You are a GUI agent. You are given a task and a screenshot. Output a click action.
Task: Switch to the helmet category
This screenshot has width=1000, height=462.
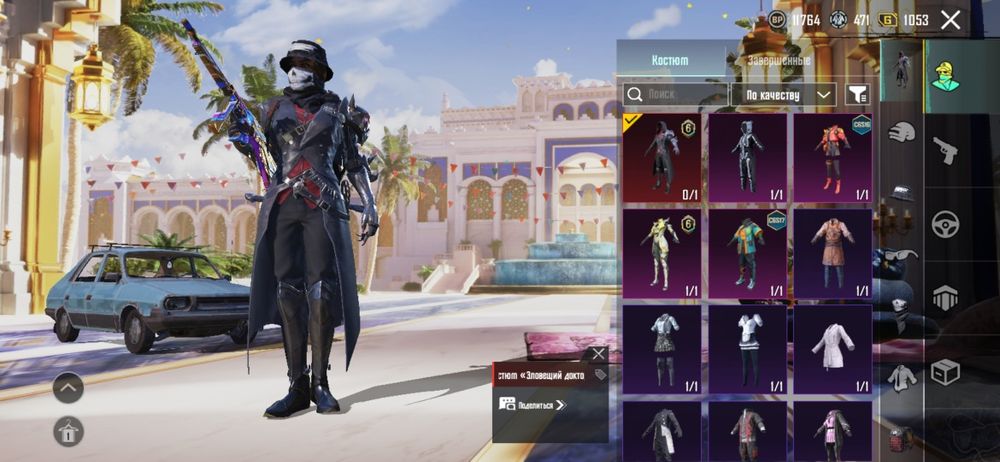[903, 131]
